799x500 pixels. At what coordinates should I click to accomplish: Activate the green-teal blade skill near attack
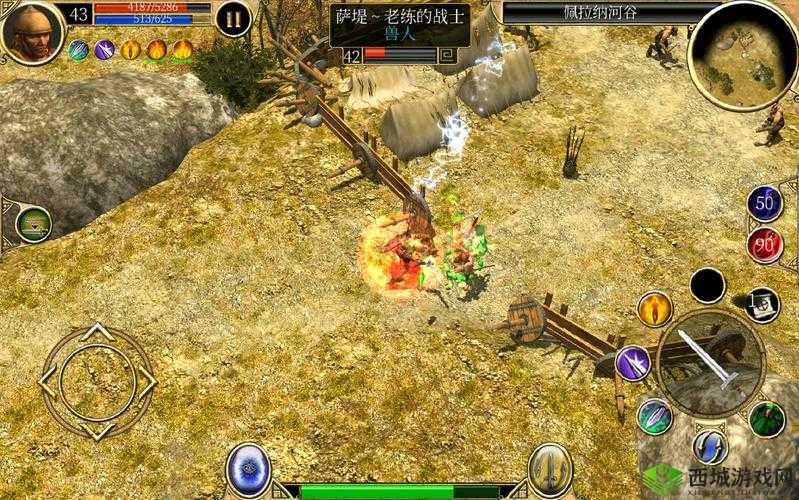click(x=655, y=414)
